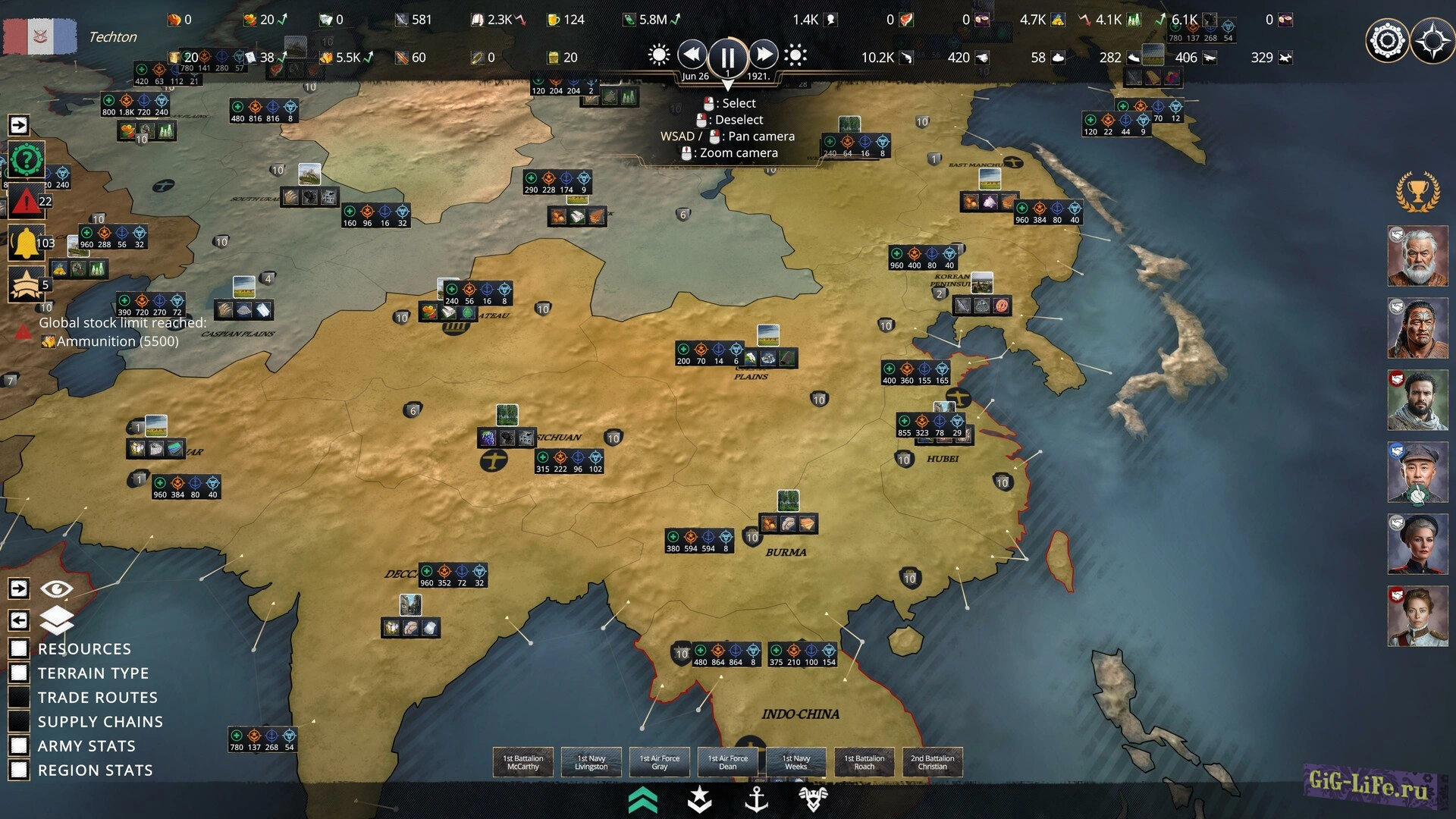The height and width of the screenshot is (819, 1456).
Task: Increase game speed with the fast-forward arrow
Action: click(763, 55)
